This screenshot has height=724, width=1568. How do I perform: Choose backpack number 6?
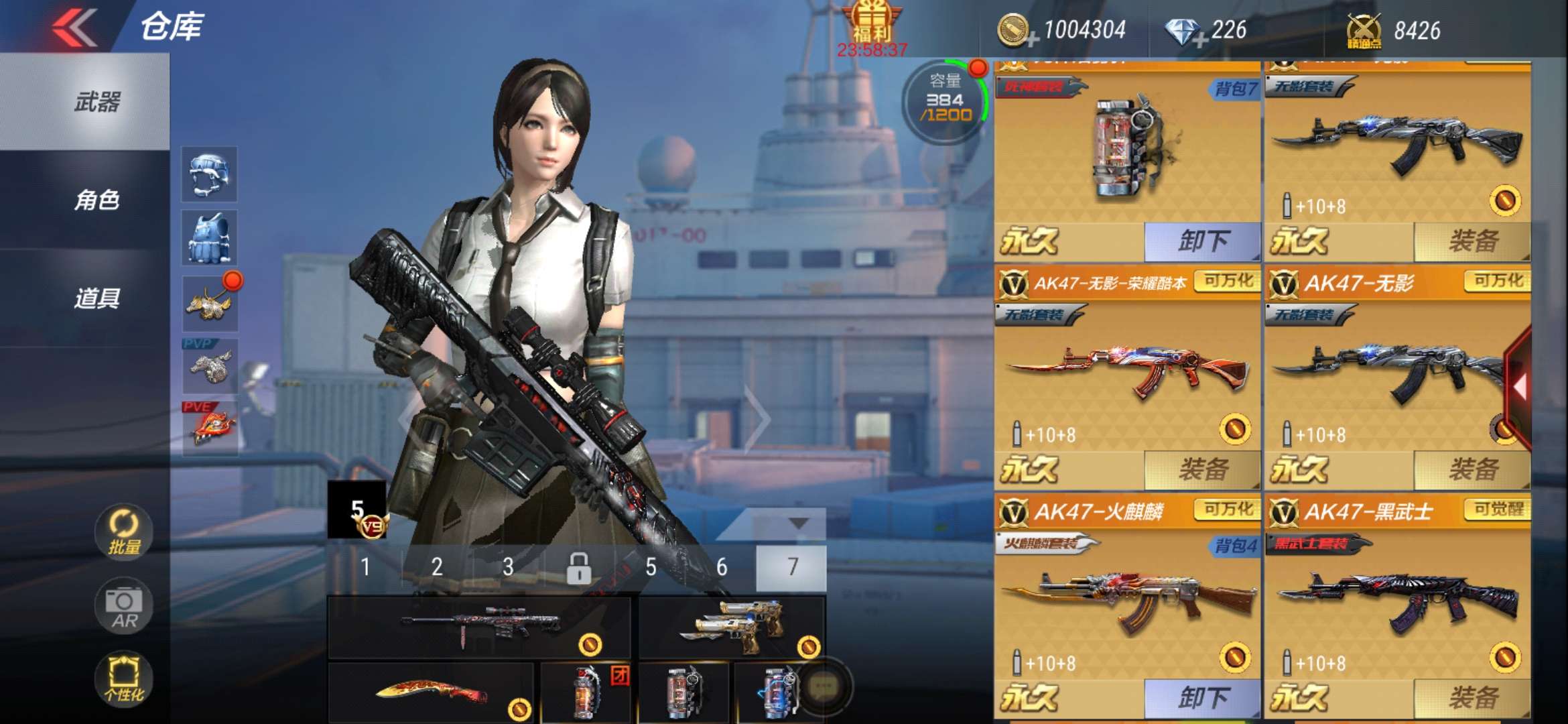click(x=722, y=567)
